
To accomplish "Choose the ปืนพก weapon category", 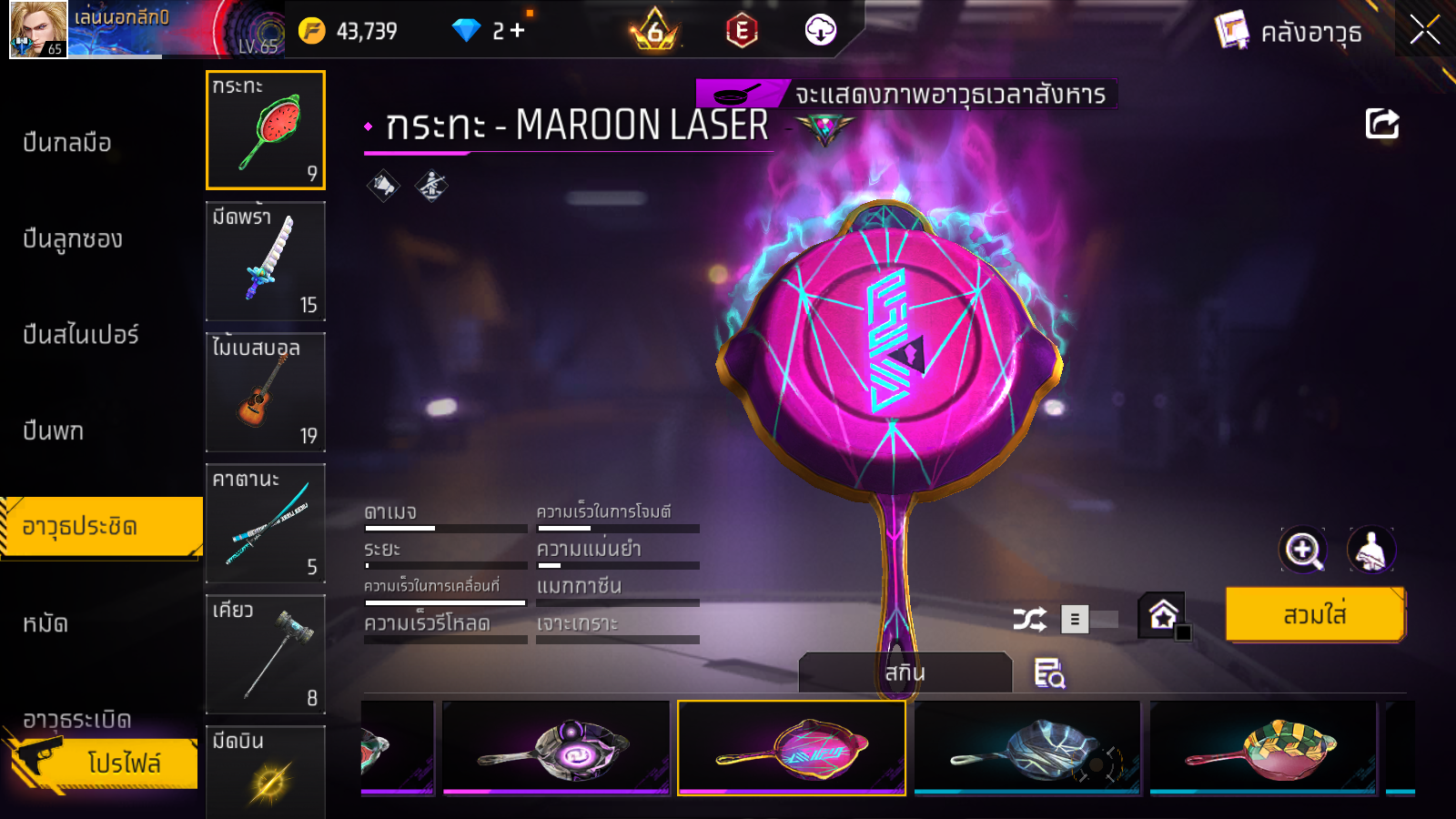I will [54, 431].
